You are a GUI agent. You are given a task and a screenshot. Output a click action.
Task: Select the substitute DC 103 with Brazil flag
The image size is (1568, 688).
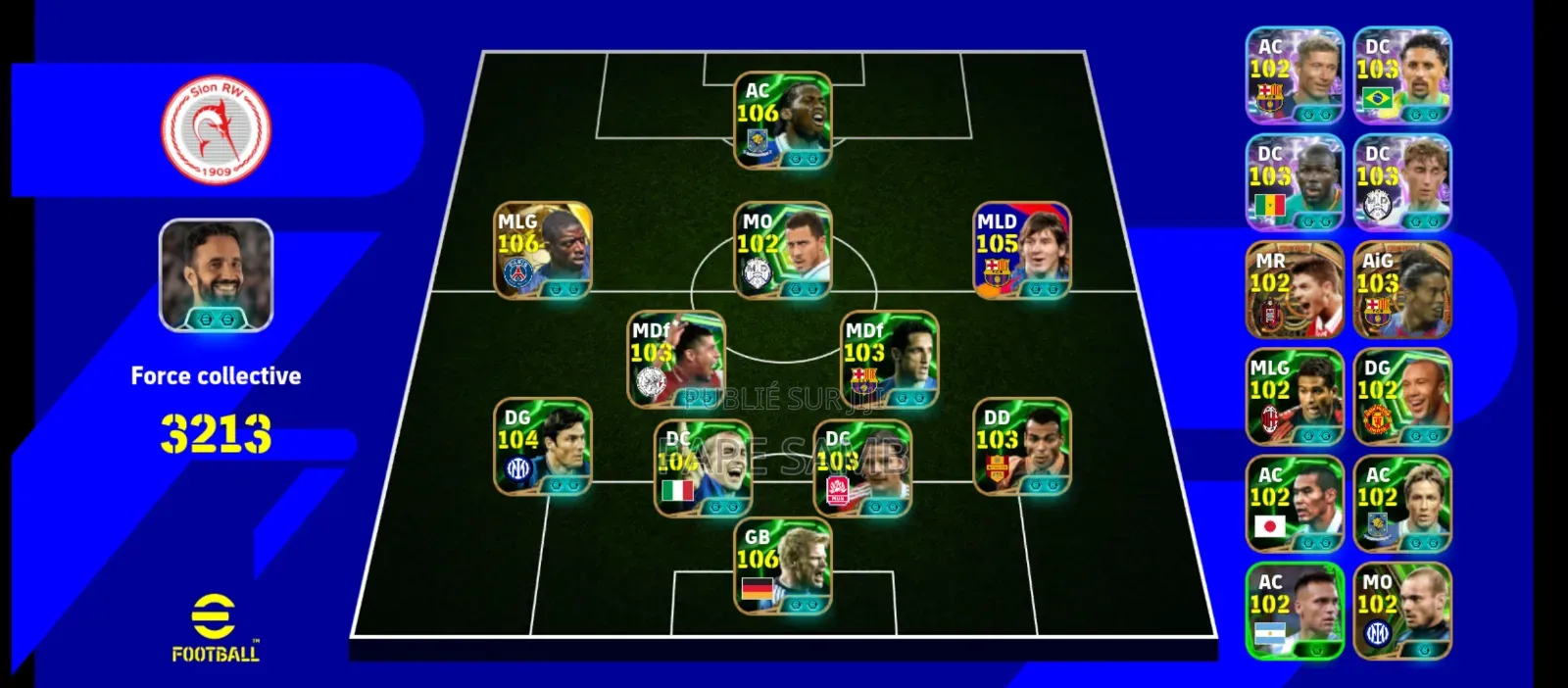pos(1401,75)
